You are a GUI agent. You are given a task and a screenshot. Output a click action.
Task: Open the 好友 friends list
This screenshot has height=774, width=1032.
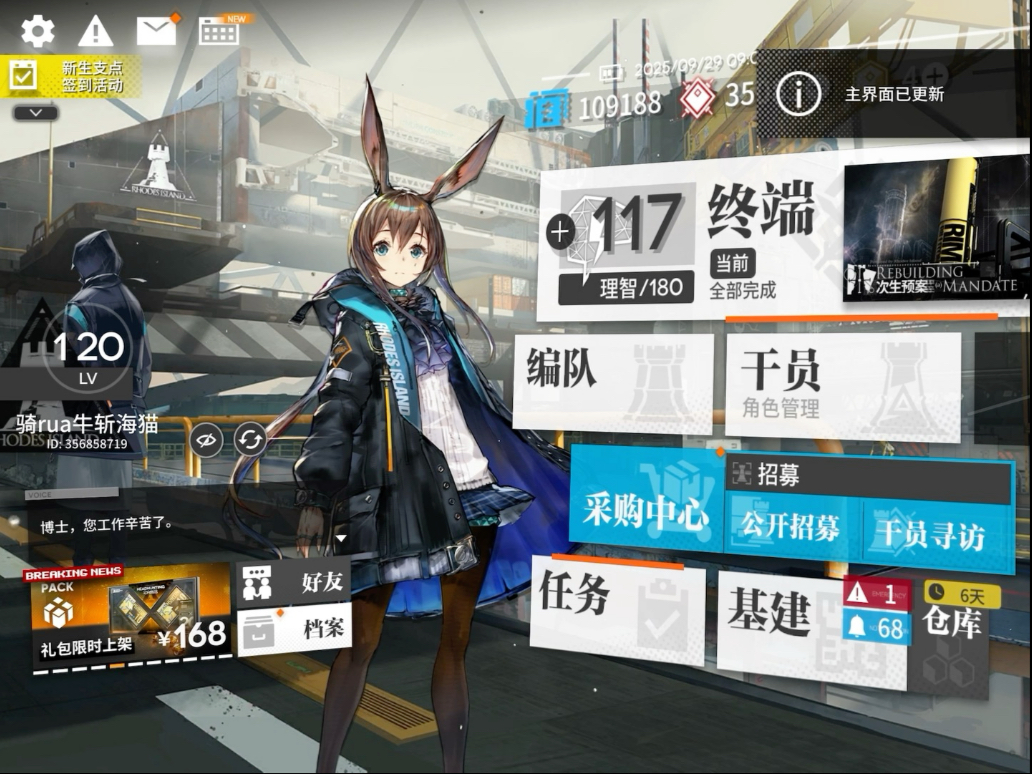(294, 582)
